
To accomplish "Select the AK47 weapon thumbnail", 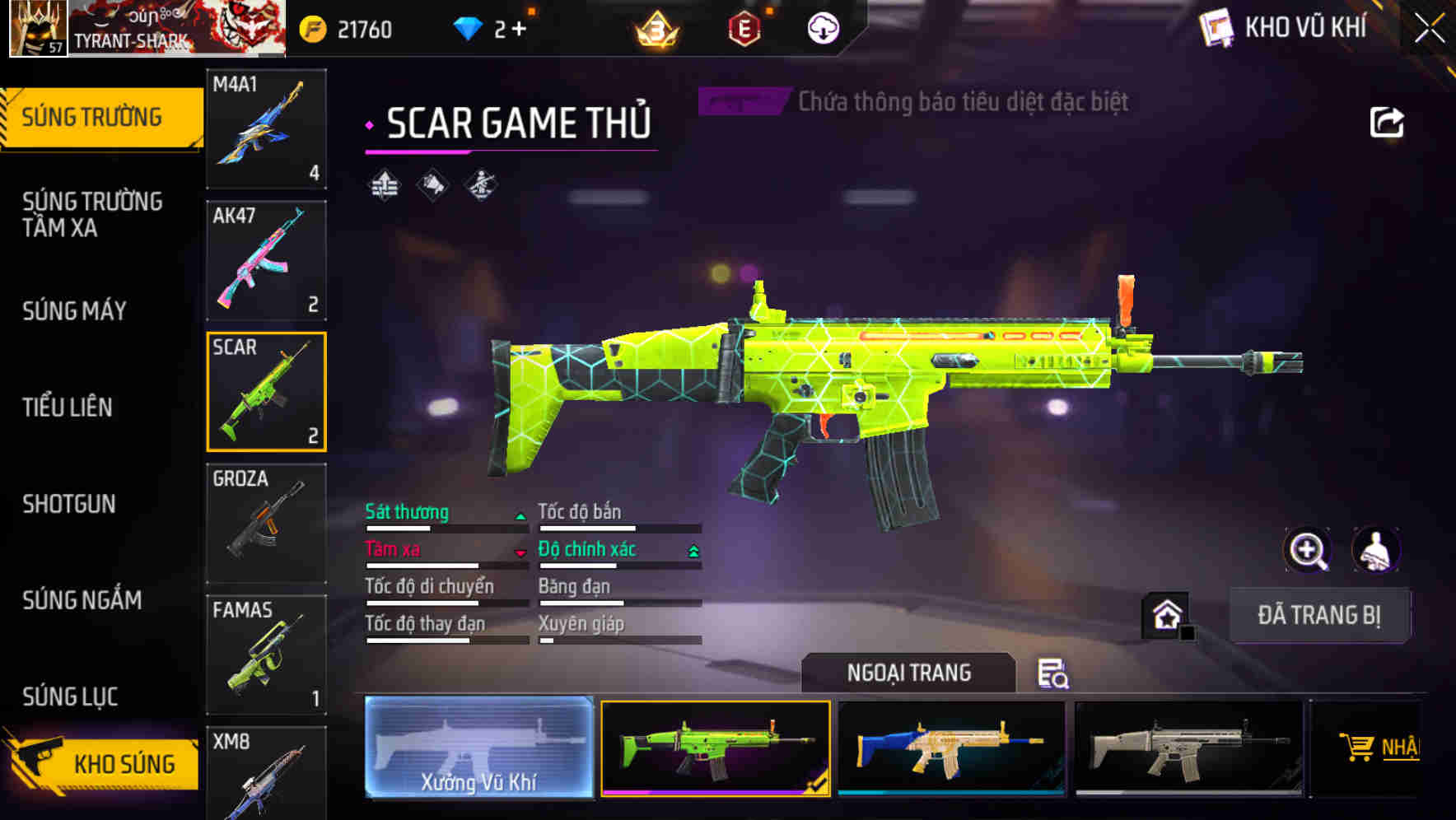I will pyautogui.click(x=265, y=260).
